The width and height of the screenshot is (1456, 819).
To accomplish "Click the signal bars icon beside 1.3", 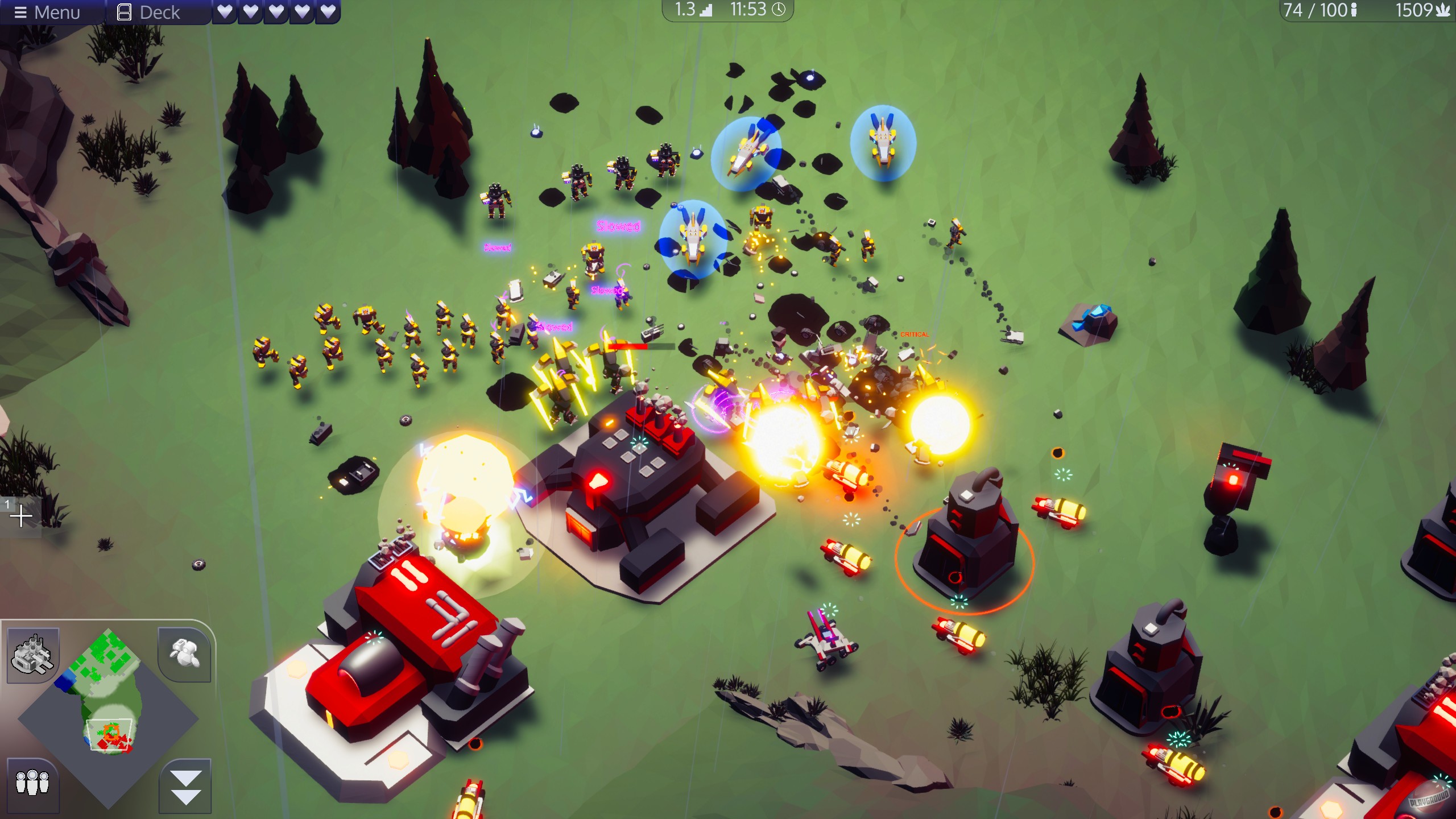I will (x=705, y=10).
